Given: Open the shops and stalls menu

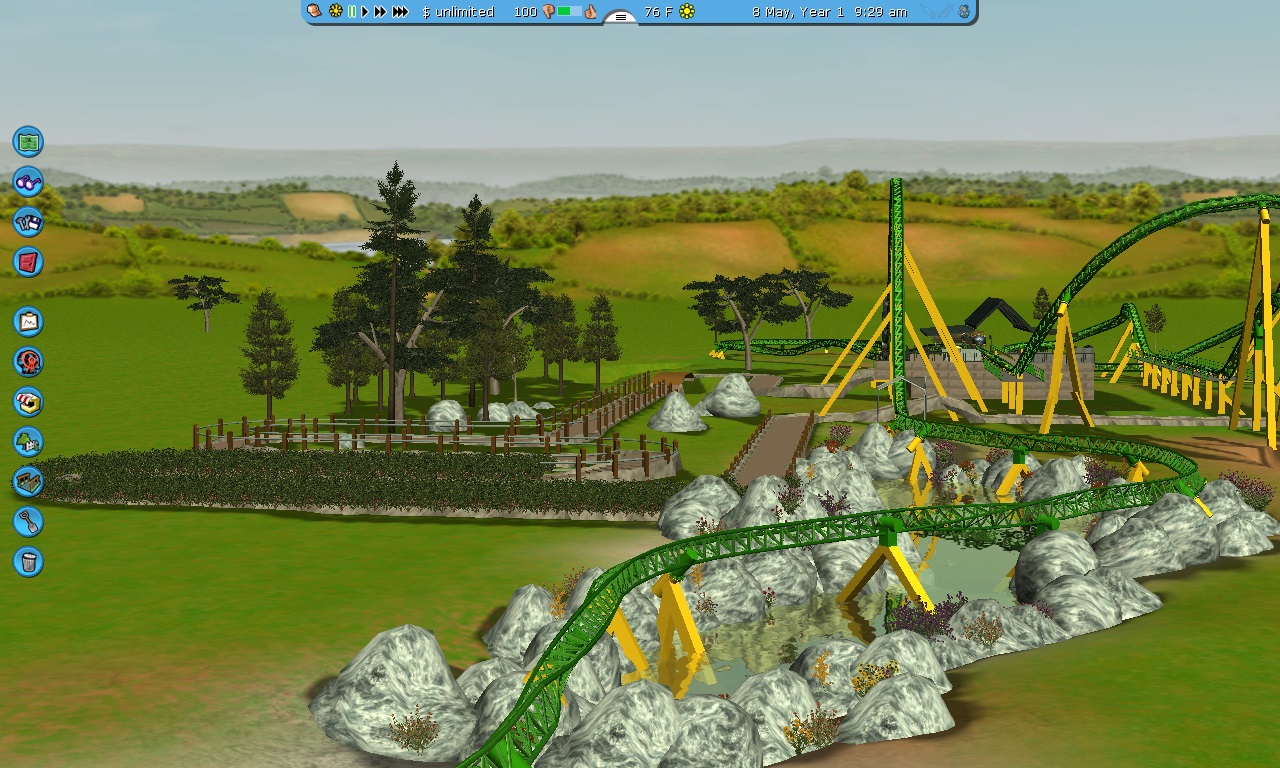Looking at the screenshot, I should [28, 401].
